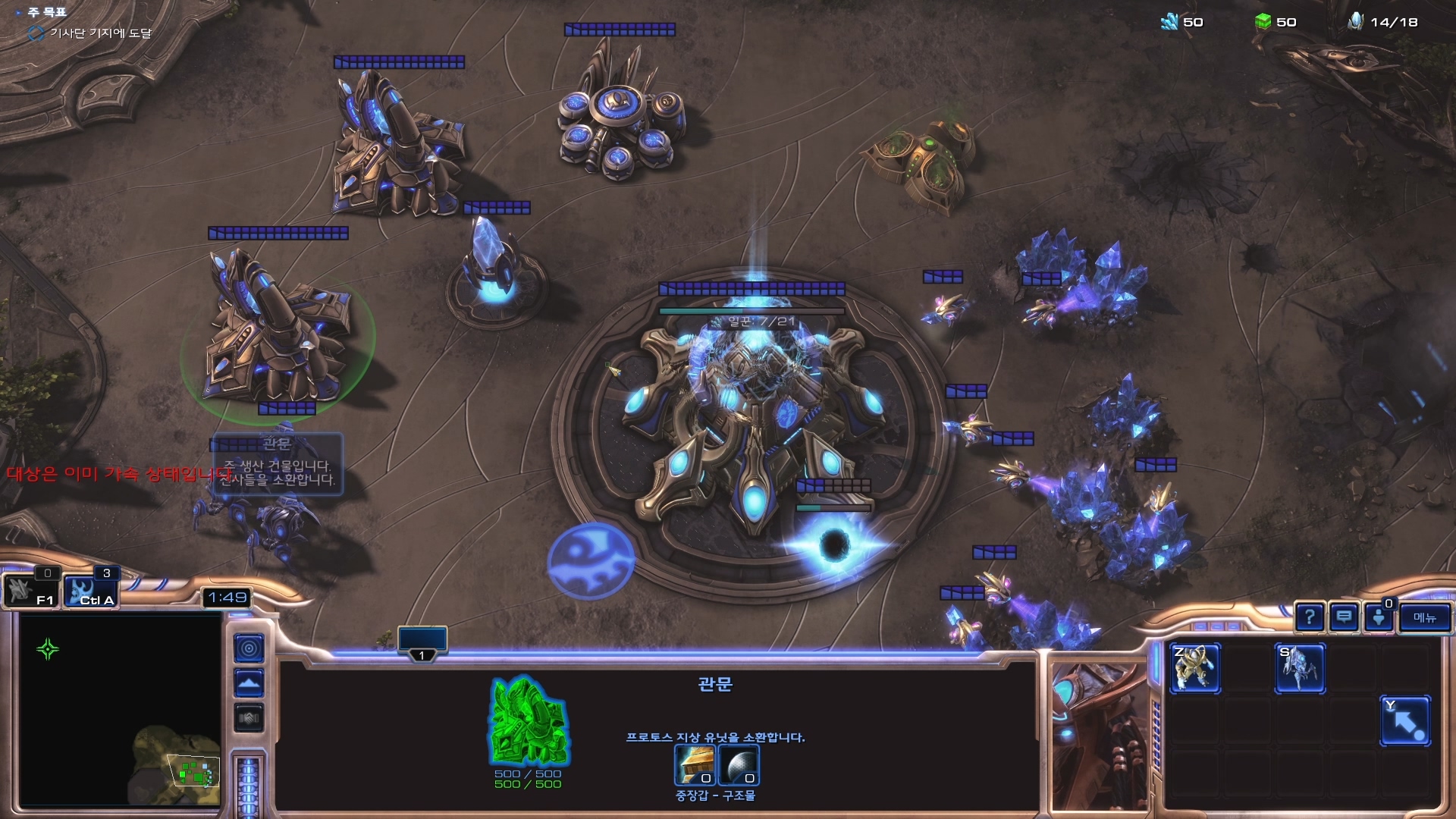The height and width of the screenshot is (819, 1456).
Task: Click the minimap base area
Action: 193,772
